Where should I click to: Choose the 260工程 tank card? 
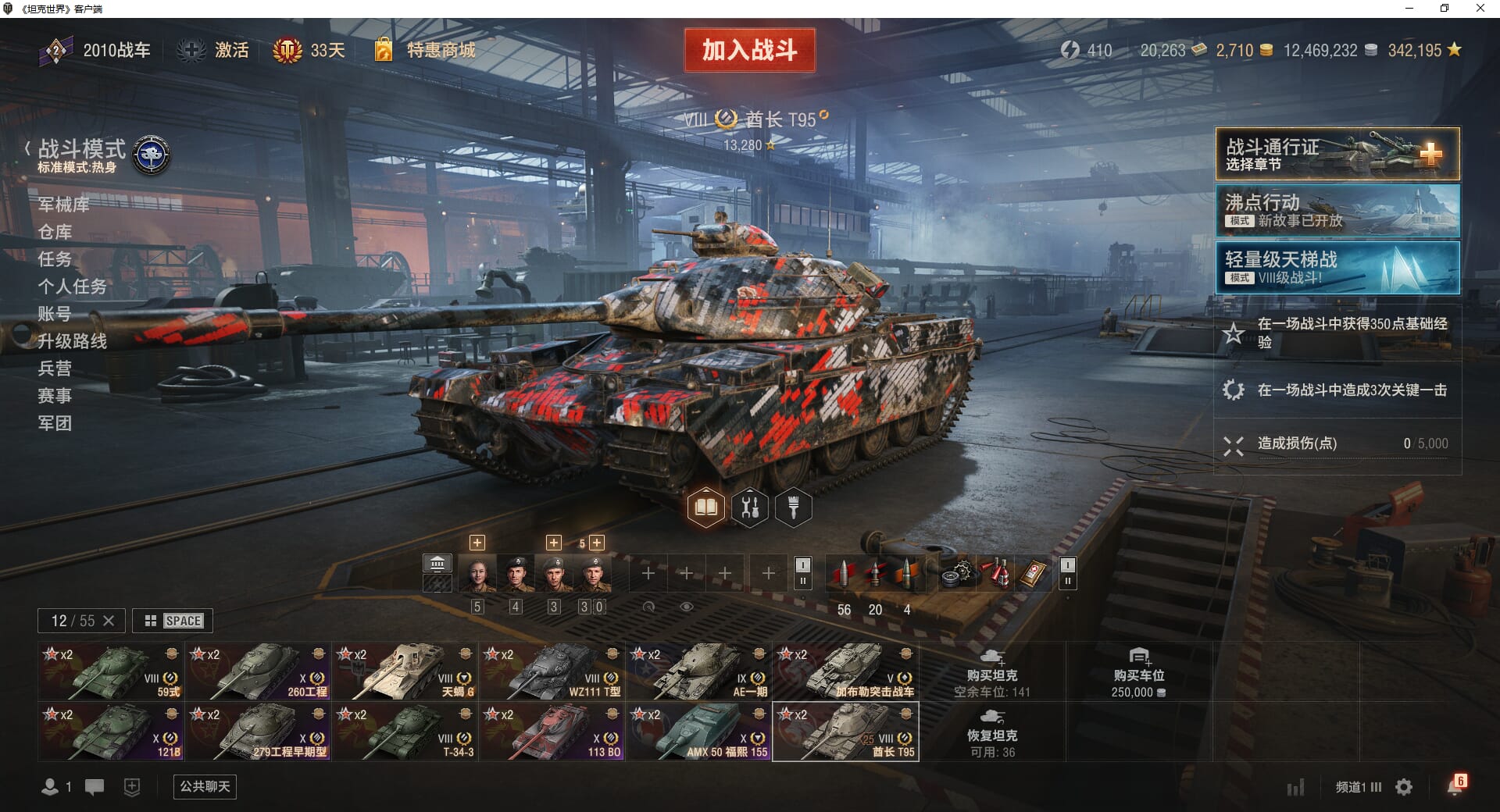coord(258,671)
